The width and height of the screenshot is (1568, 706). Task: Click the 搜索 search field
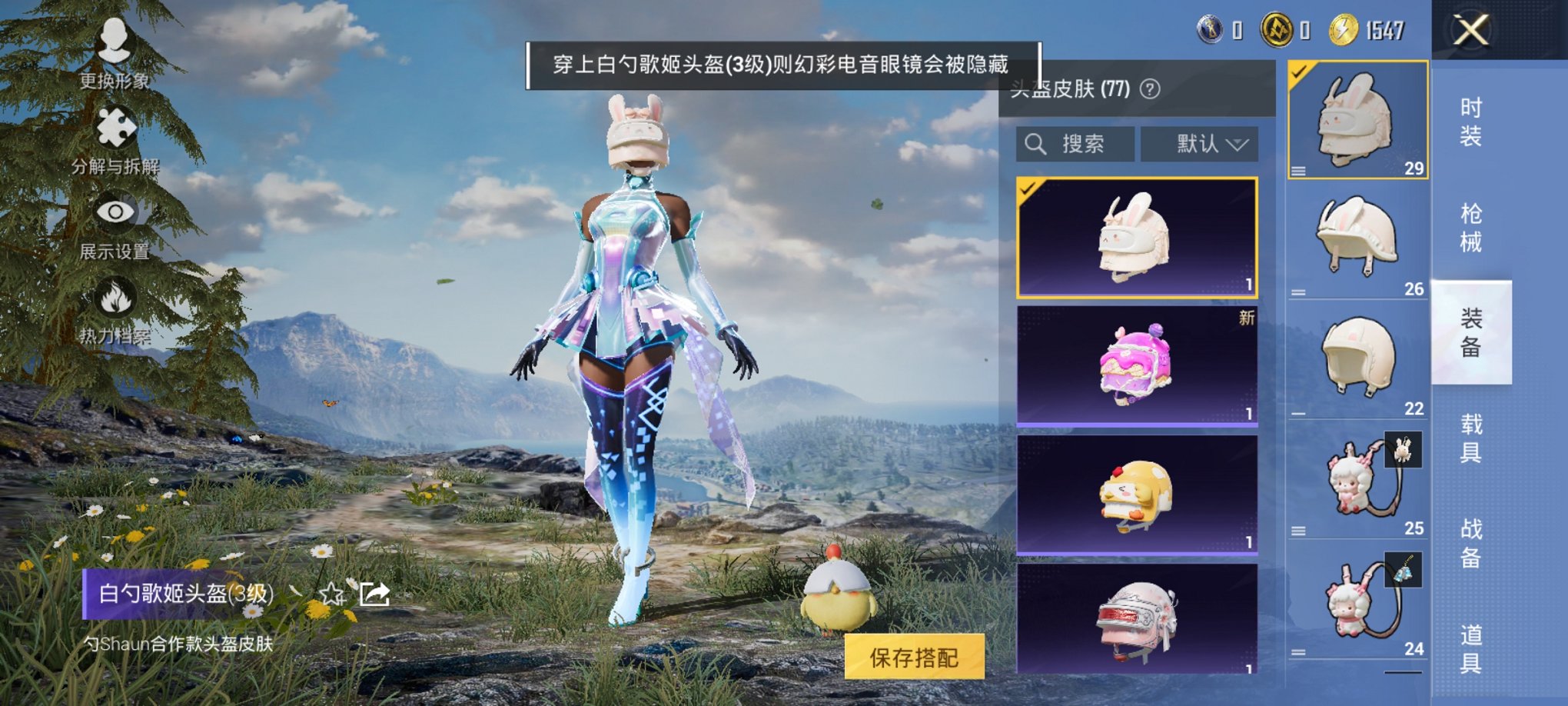(1082, 144)
